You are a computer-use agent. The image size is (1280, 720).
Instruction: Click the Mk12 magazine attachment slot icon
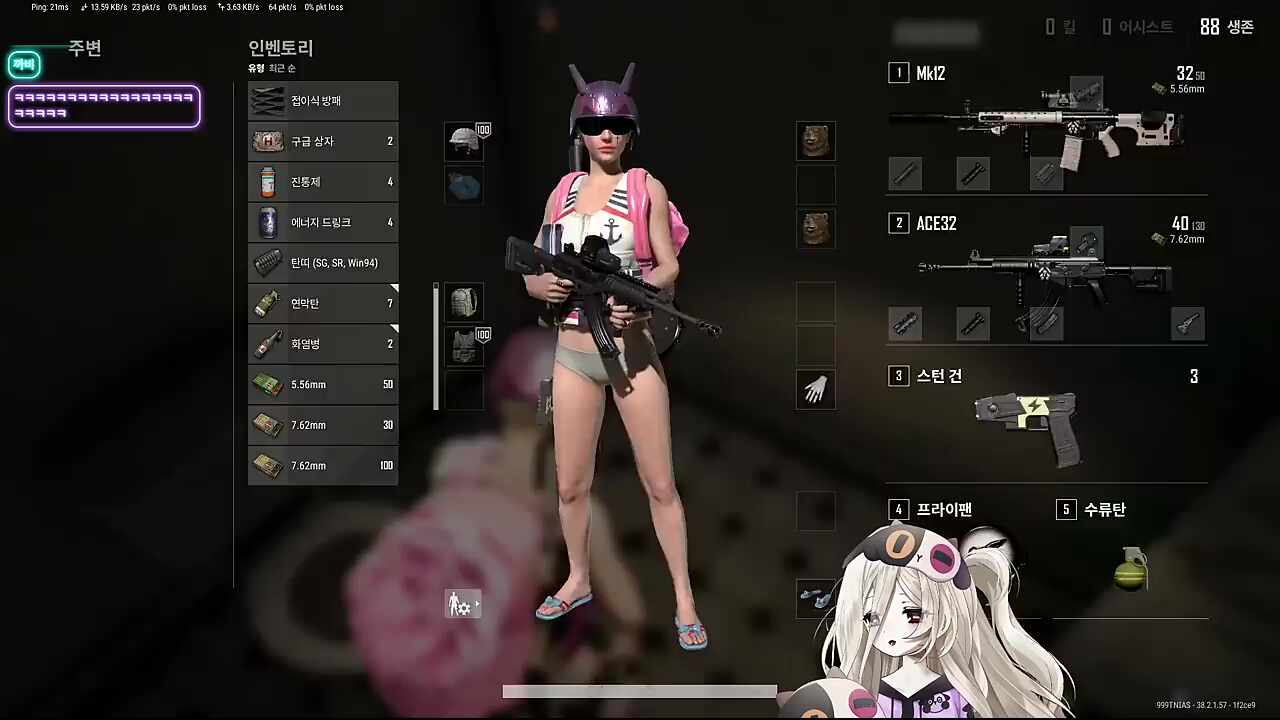point(1046,173)
